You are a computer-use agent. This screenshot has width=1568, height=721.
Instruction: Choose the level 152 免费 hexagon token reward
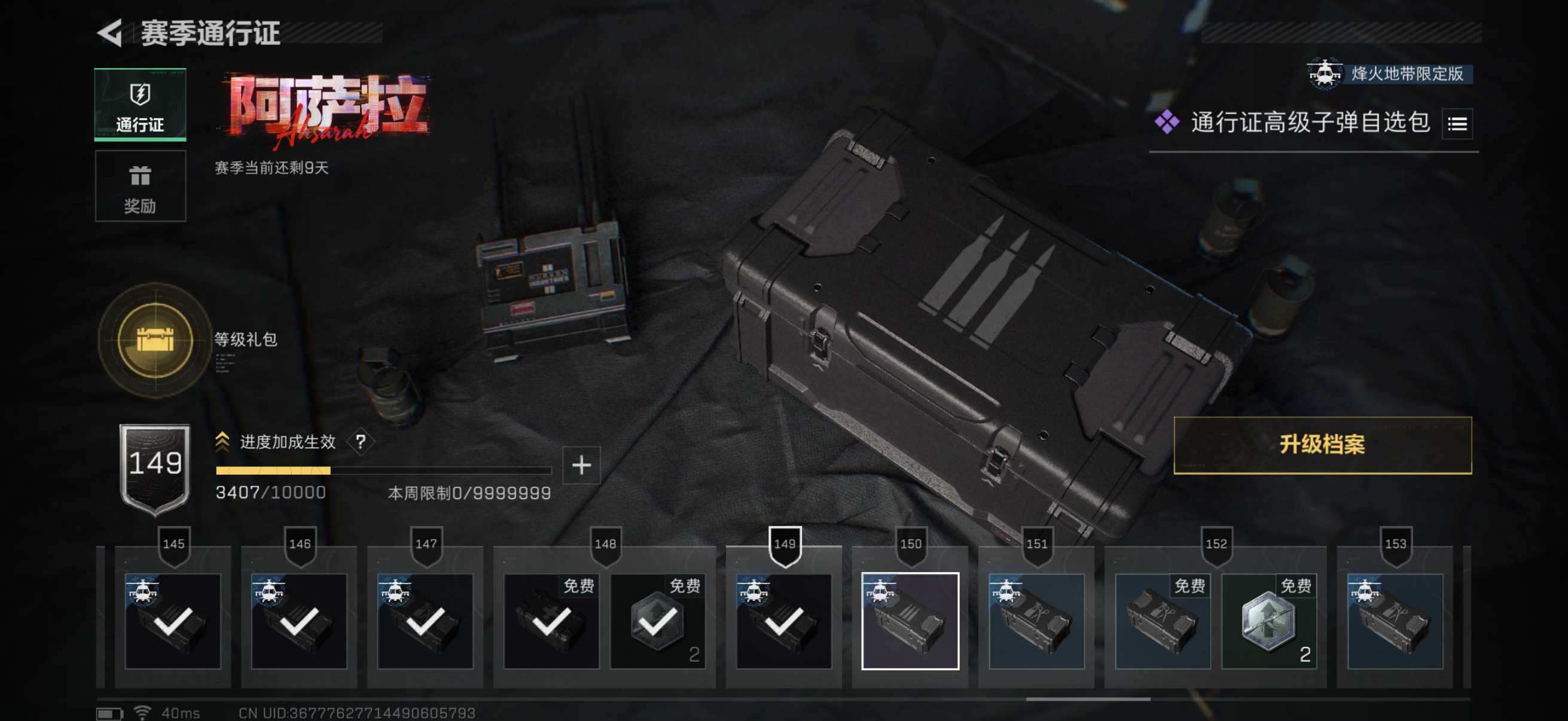pos(1269,621)
